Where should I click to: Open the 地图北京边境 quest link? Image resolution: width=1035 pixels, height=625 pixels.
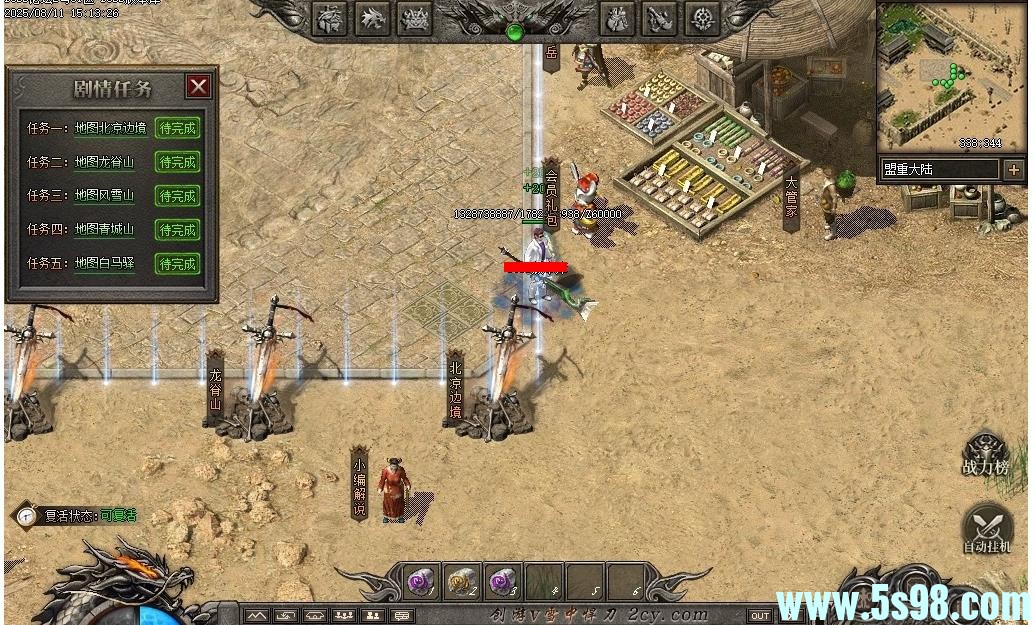point(111,128)
